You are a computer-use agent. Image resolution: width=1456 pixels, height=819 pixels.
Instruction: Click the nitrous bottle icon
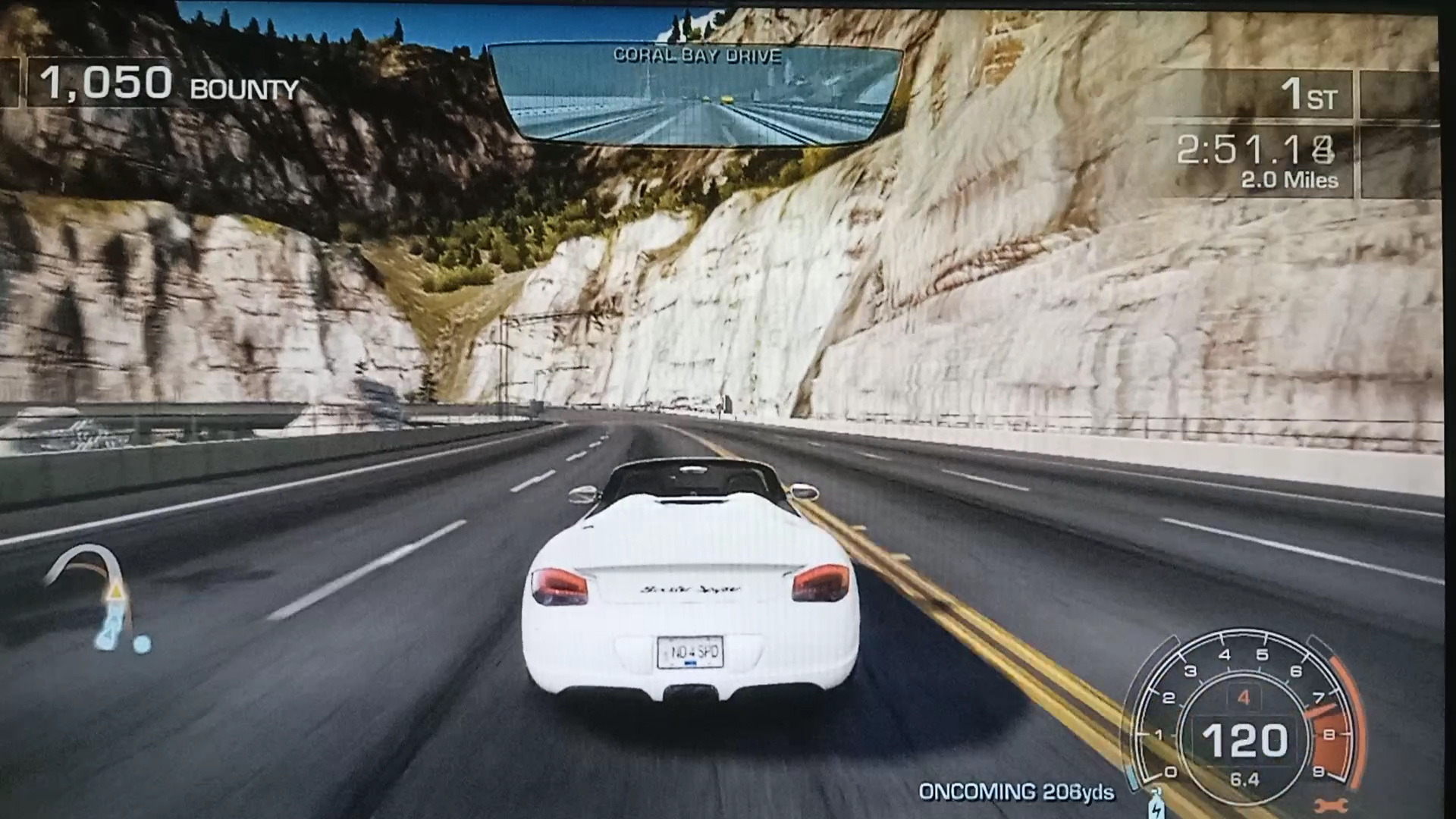[1156, 804]
